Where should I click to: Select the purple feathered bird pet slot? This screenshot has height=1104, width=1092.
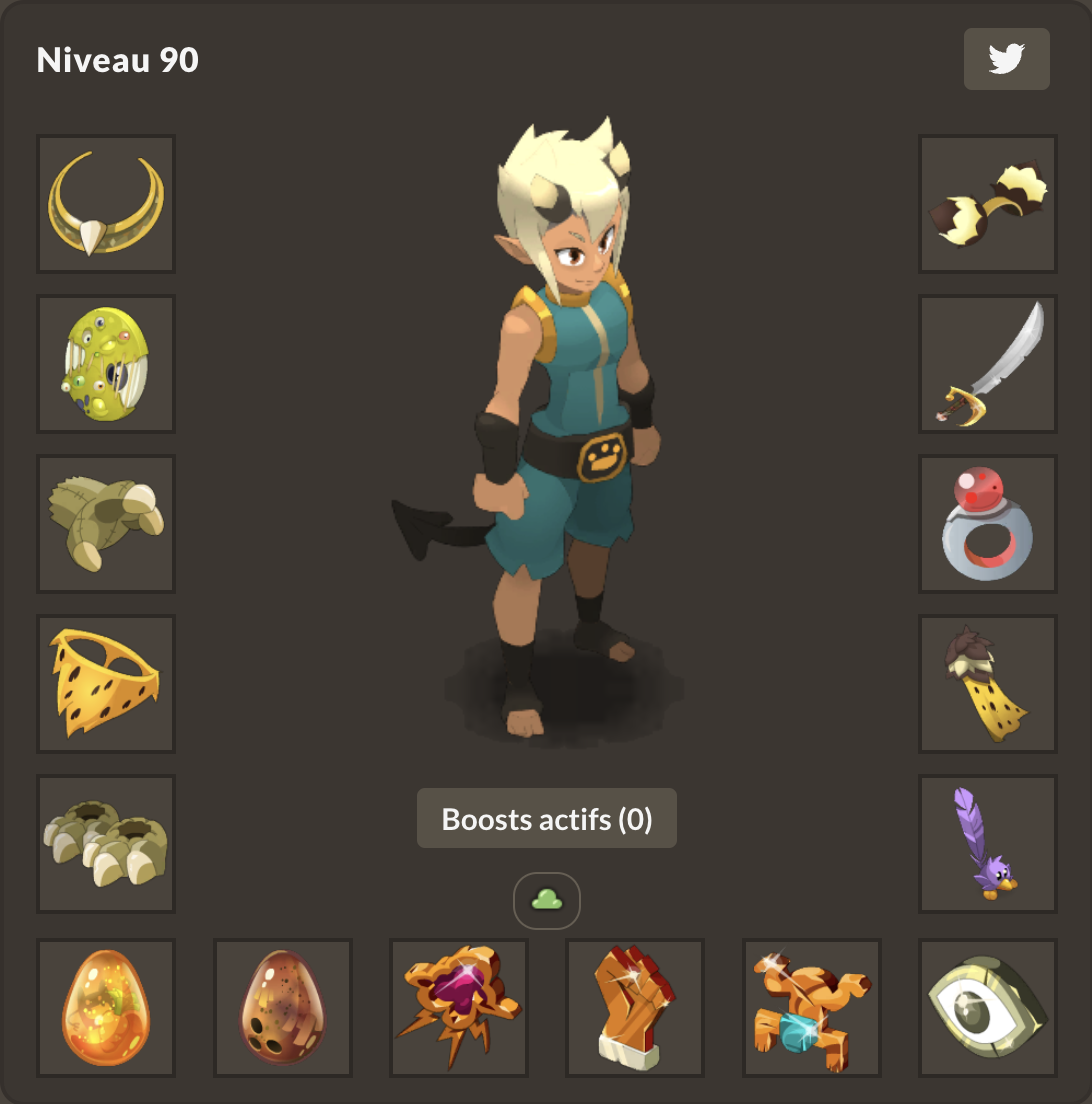pos(988,844)
